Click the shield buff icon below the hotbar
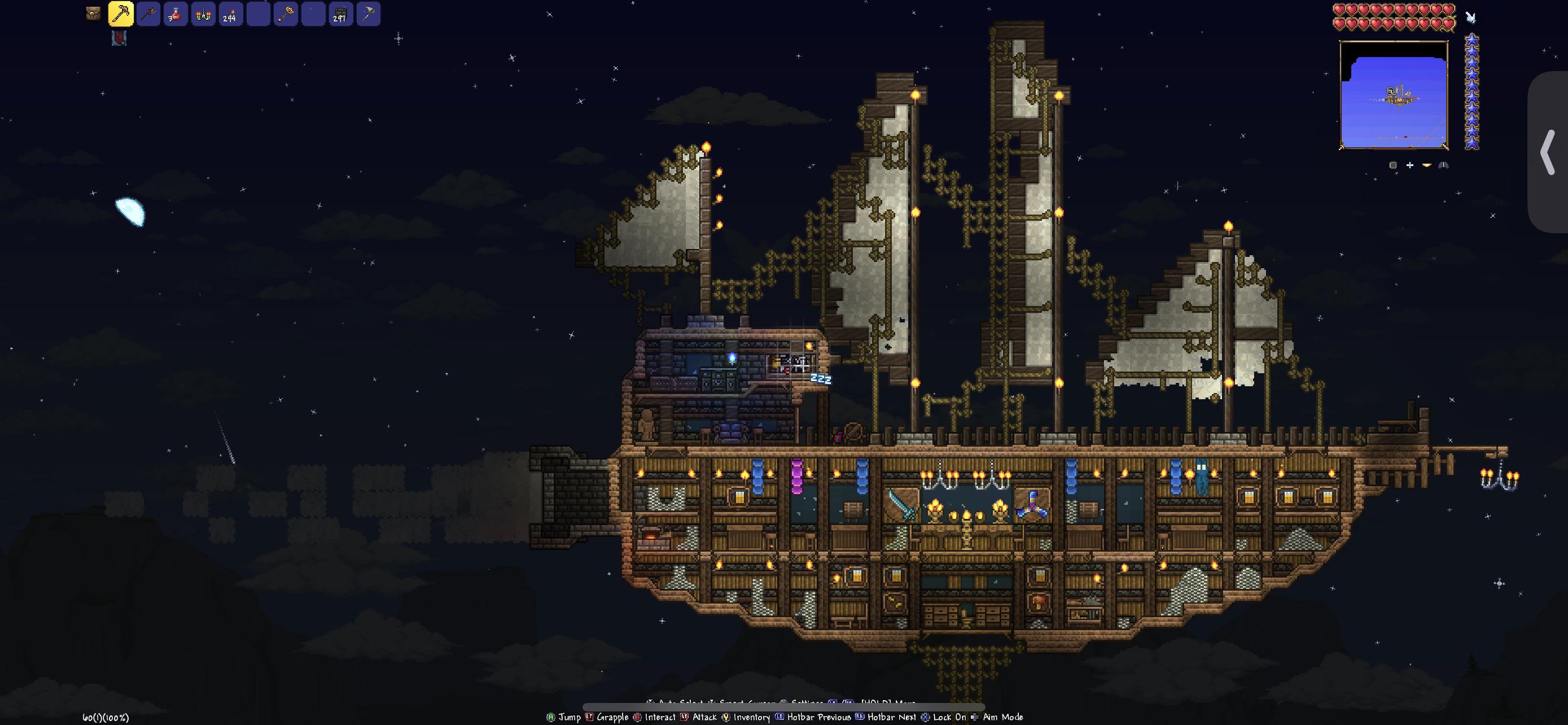Screen dimensions: 1568x725 (x=119, y=39)
